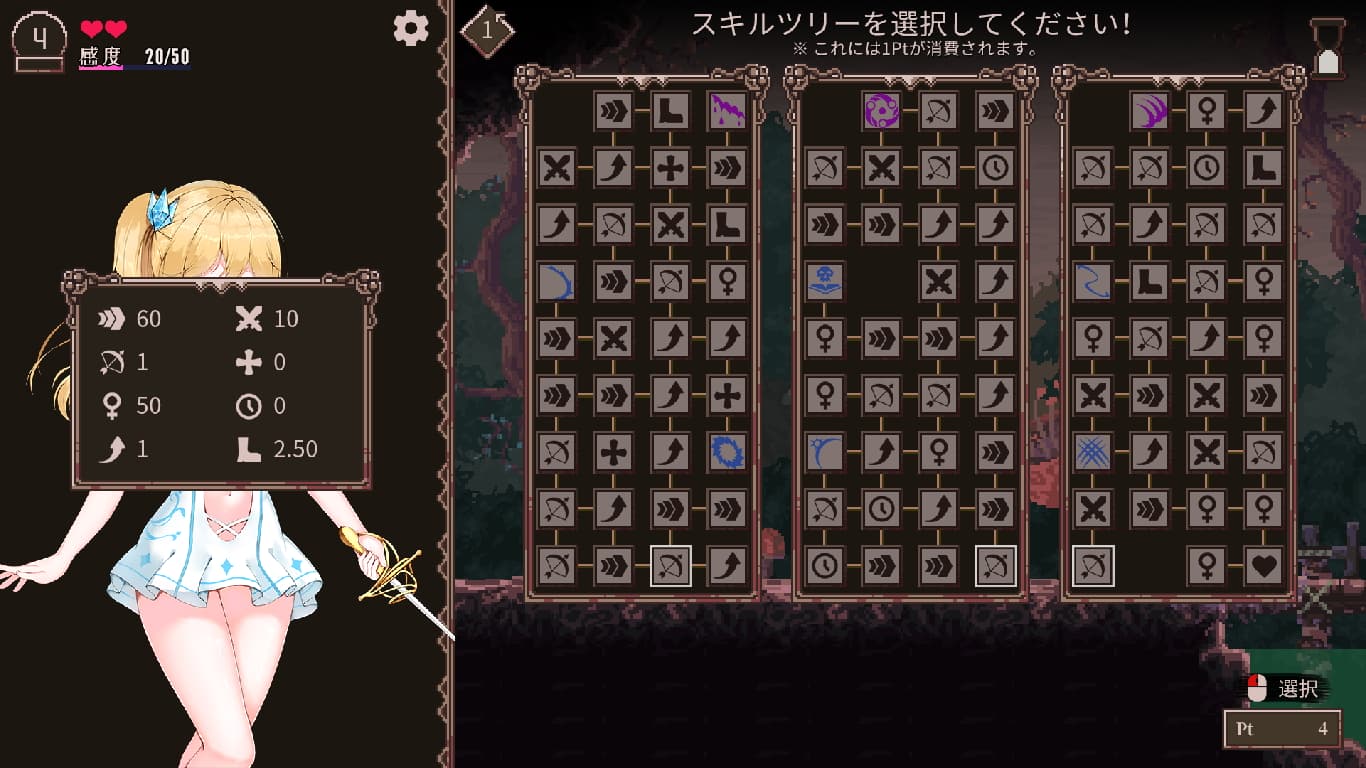
Task: Select the blue crescent moon skill in left tree
Action: click(x=557, y=281)
